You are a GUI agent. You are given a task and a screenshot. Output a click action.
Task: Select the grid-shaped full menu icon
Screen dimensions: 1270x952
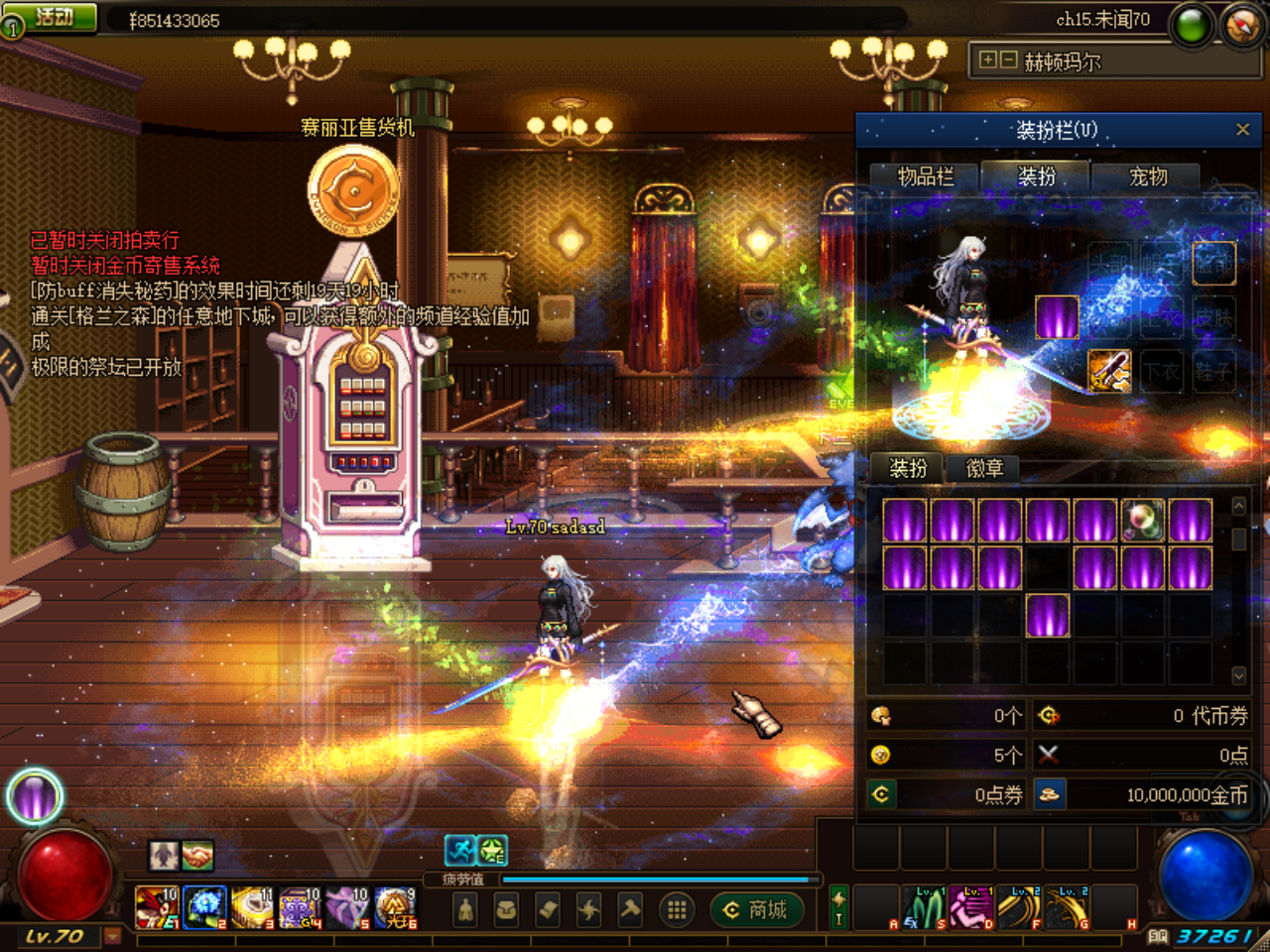pos(676,908)
